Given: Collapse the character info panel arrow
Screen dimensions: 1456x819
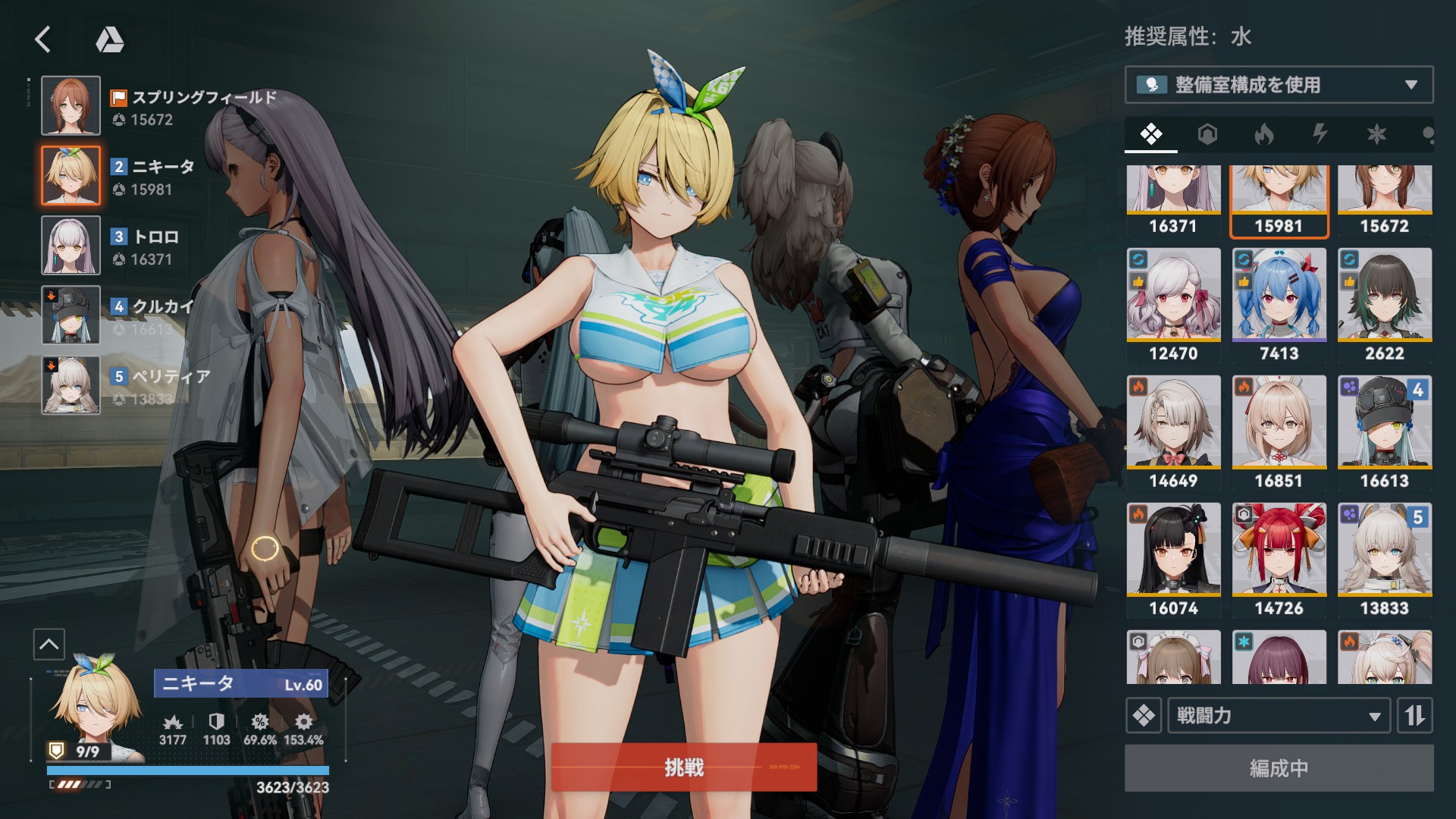Looking at the screenshot, I should coord(49,645).
